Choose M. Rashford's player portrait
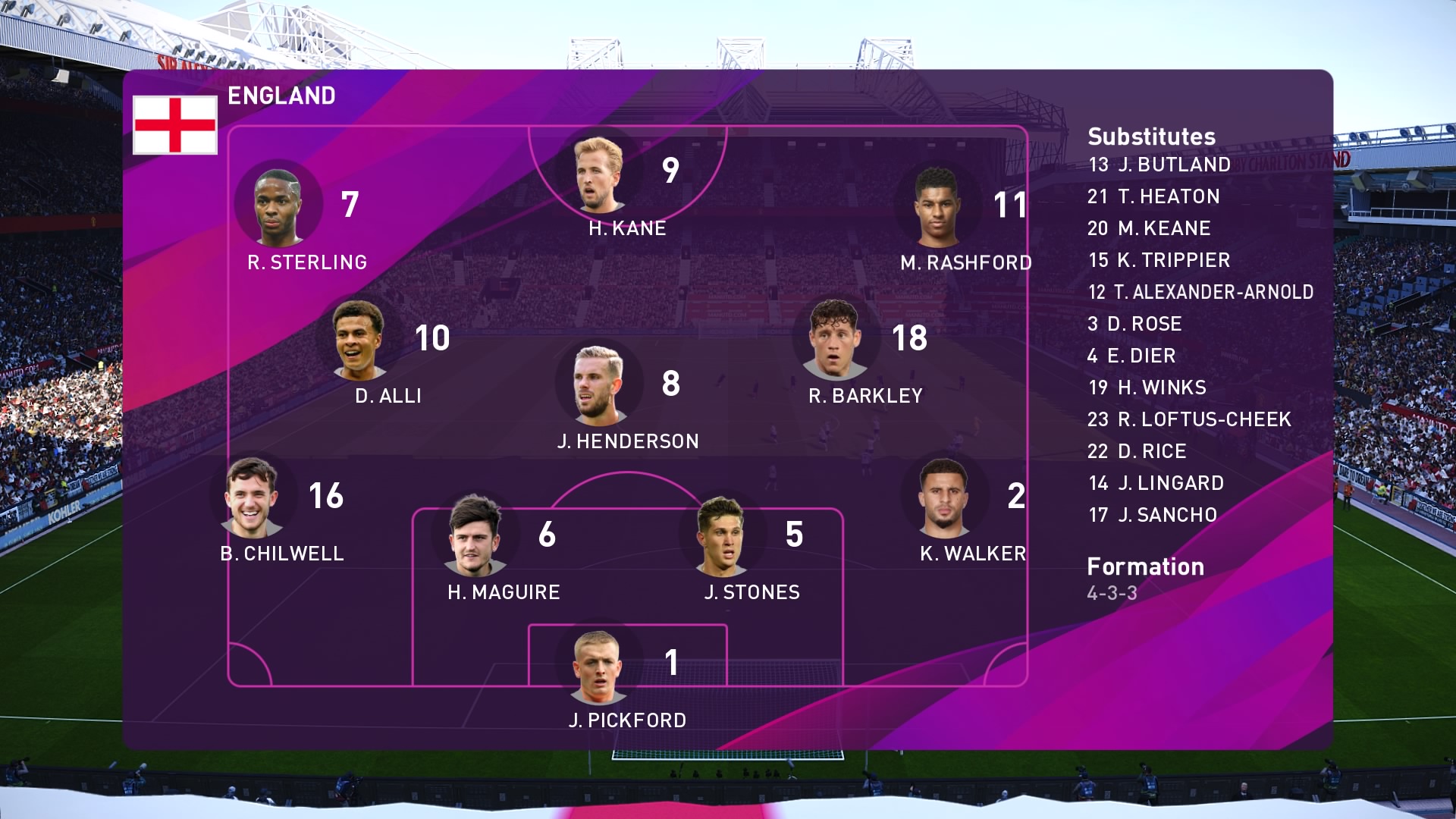This screenshot has width=1456, height=819. [x=938, y=207]
